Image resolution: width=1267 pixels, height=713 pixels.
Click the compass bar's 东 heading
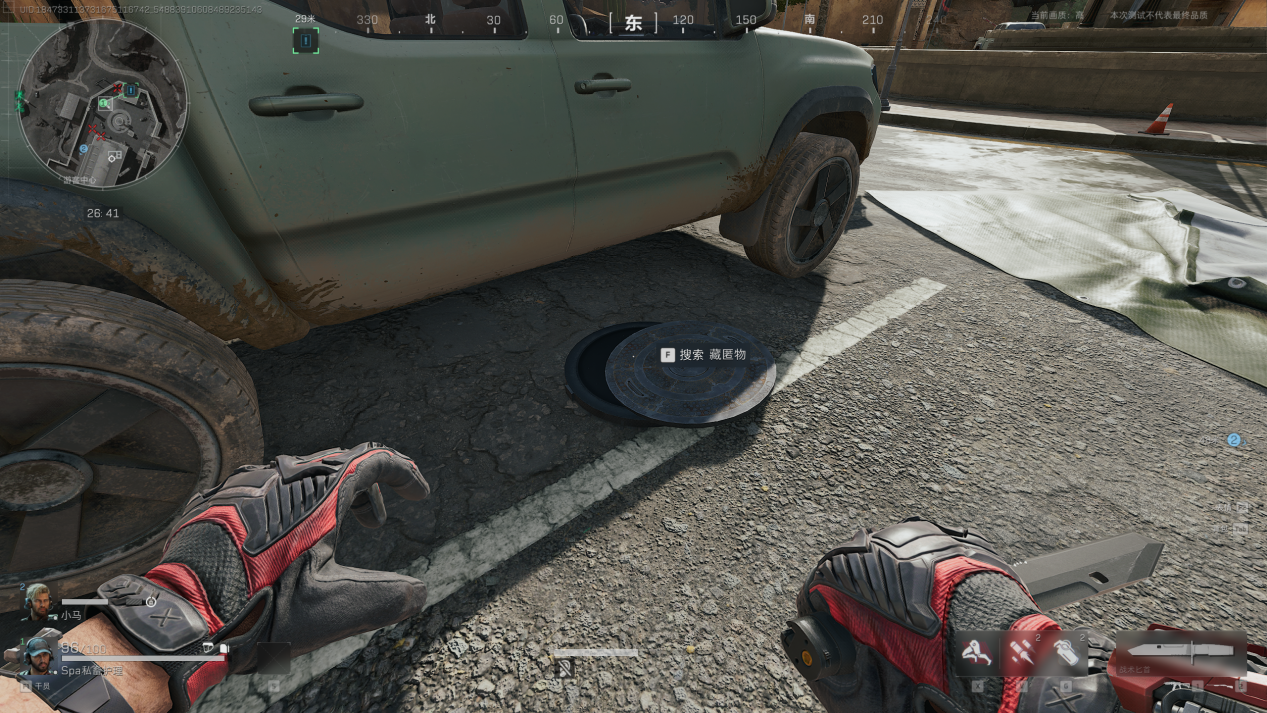(633, 23)
